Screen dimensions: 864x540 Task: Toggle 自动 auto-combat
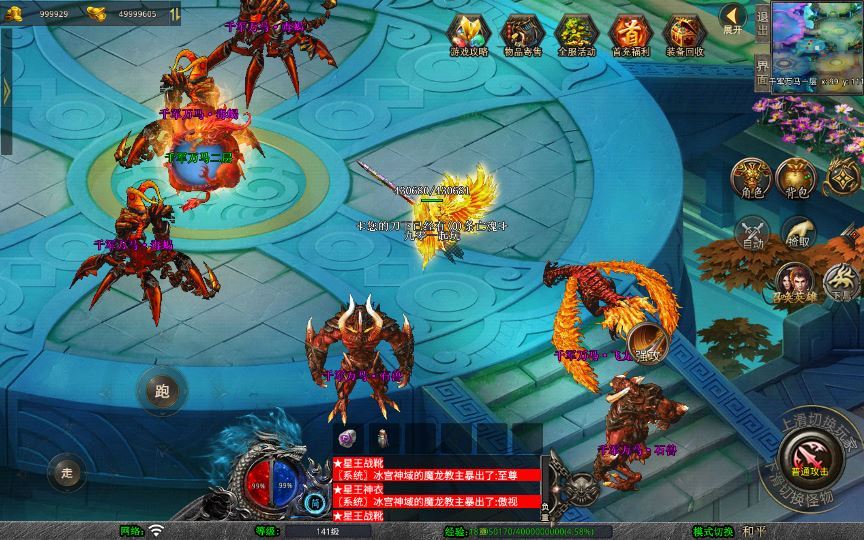coord(753,234)
